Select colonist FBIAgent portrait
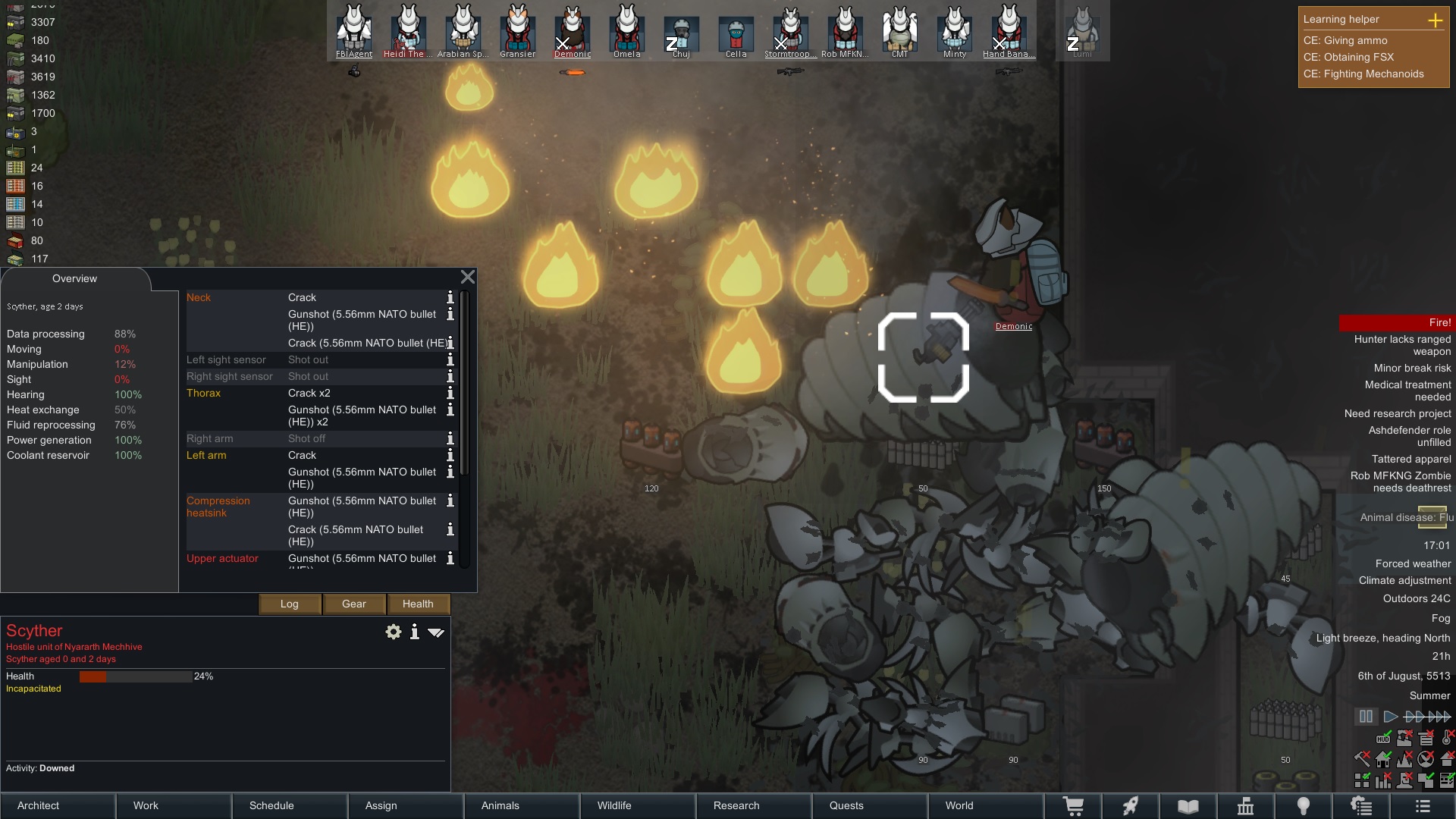 tap(354, 32)
